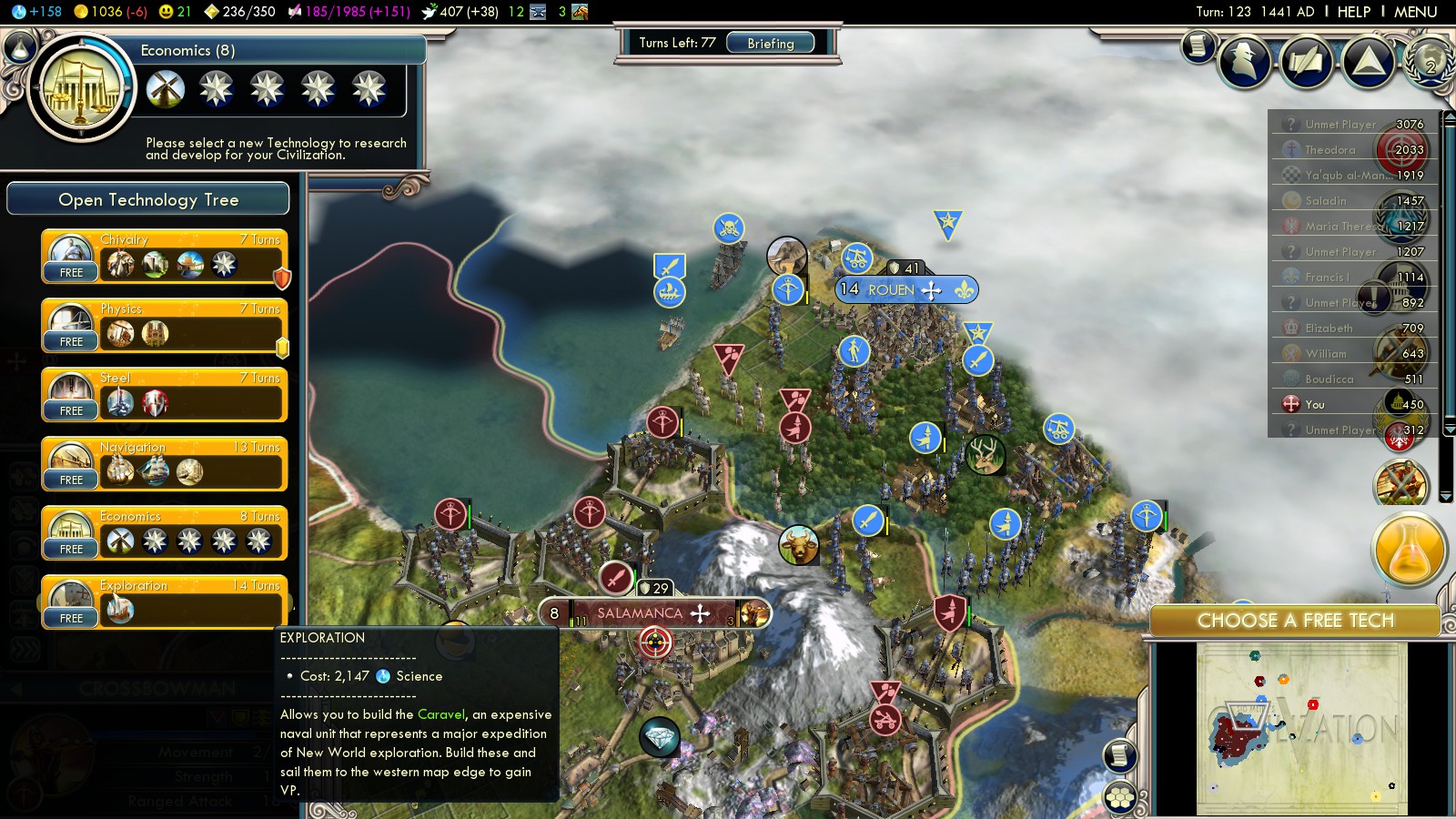The width and height of the screenshot is (1456, 819).
Task: Click the minimap to move the view
Action: coord(1301,728)
